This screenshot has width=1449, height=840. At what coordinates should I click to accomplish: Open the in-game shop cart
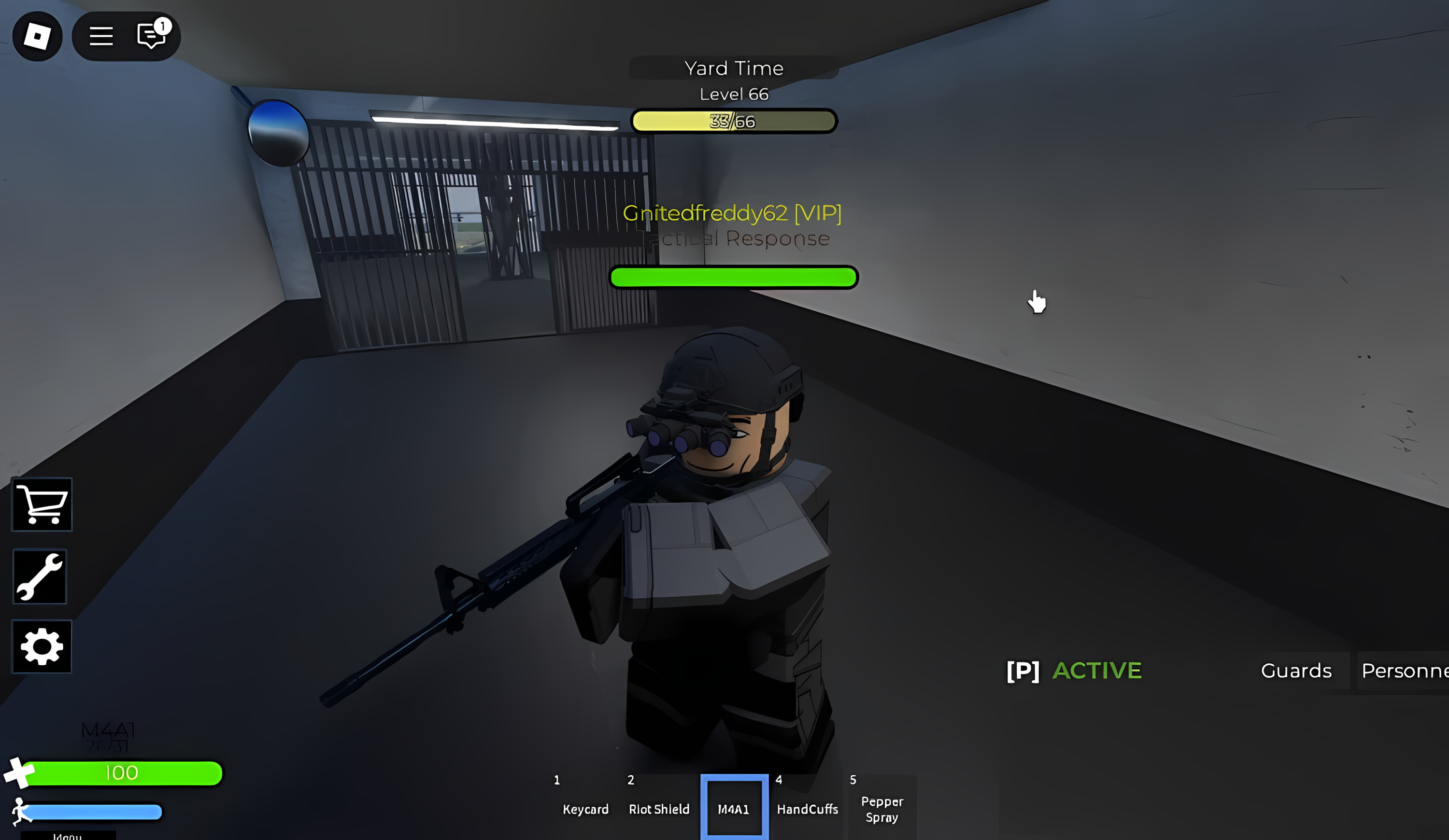click(x=41, y=504)
